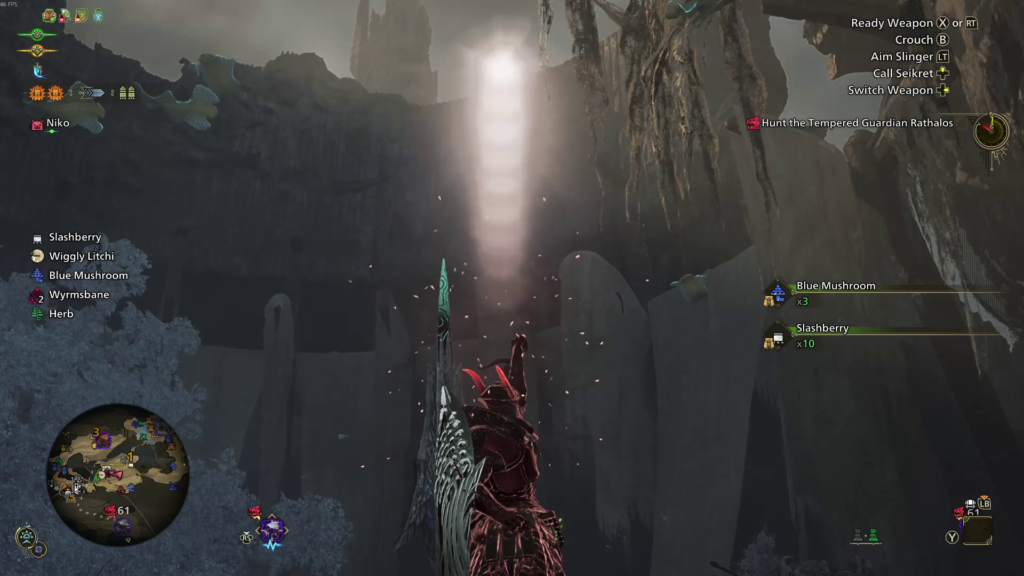Click the blue flask status icon

point(39,71)
